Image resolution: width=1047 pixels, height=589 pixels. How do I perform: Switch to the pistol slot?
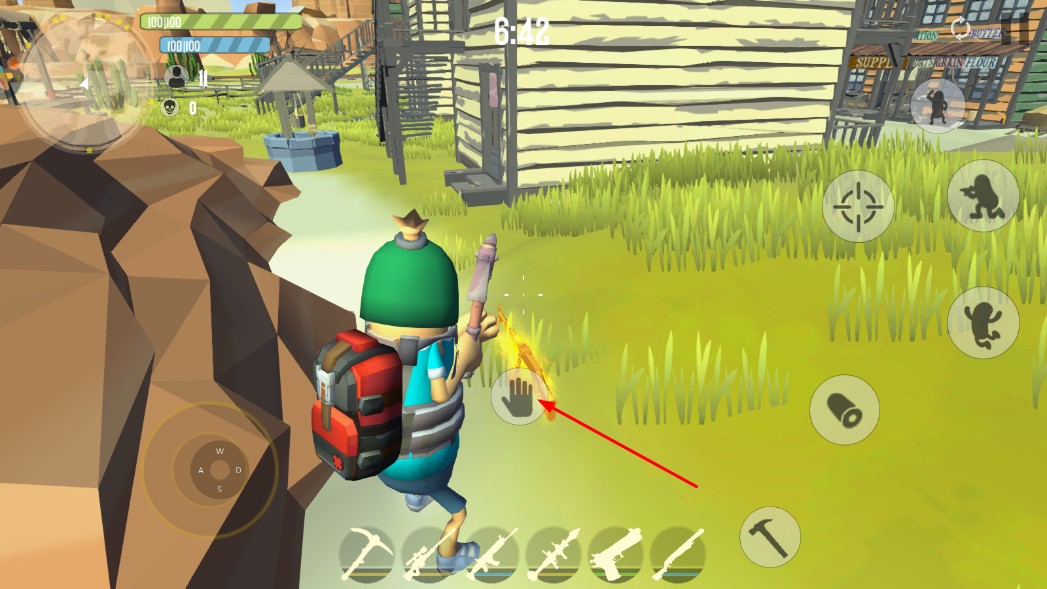(616, 554)
